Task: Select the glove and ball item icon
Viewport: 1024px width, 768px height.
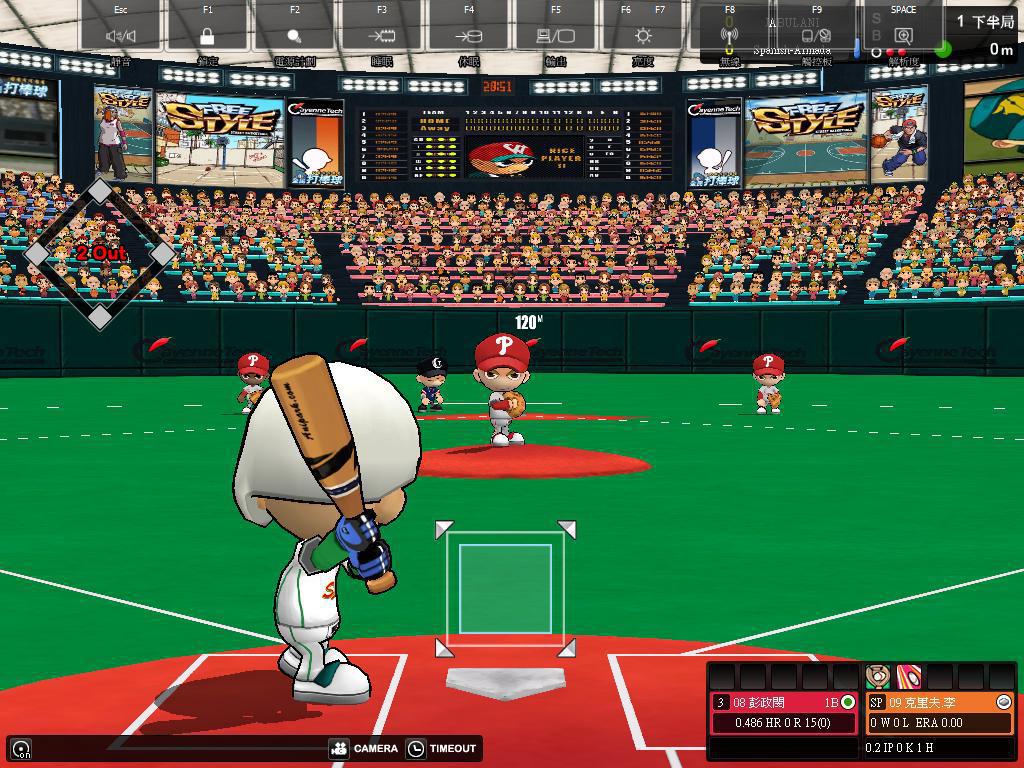Action: click(x=878, y=676)
